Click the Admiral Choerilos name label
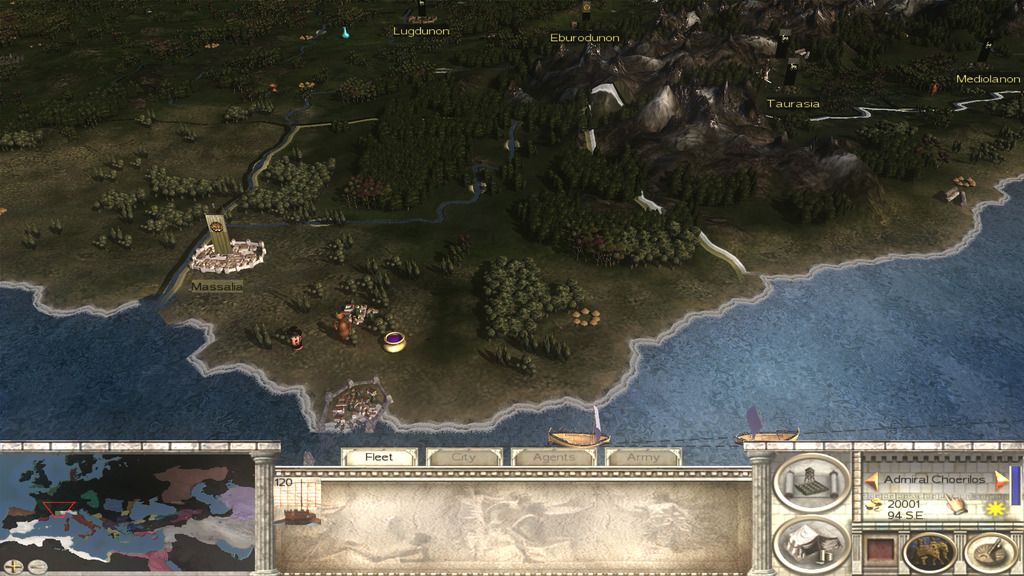1024x576 pixels. [x=934, y=479]
